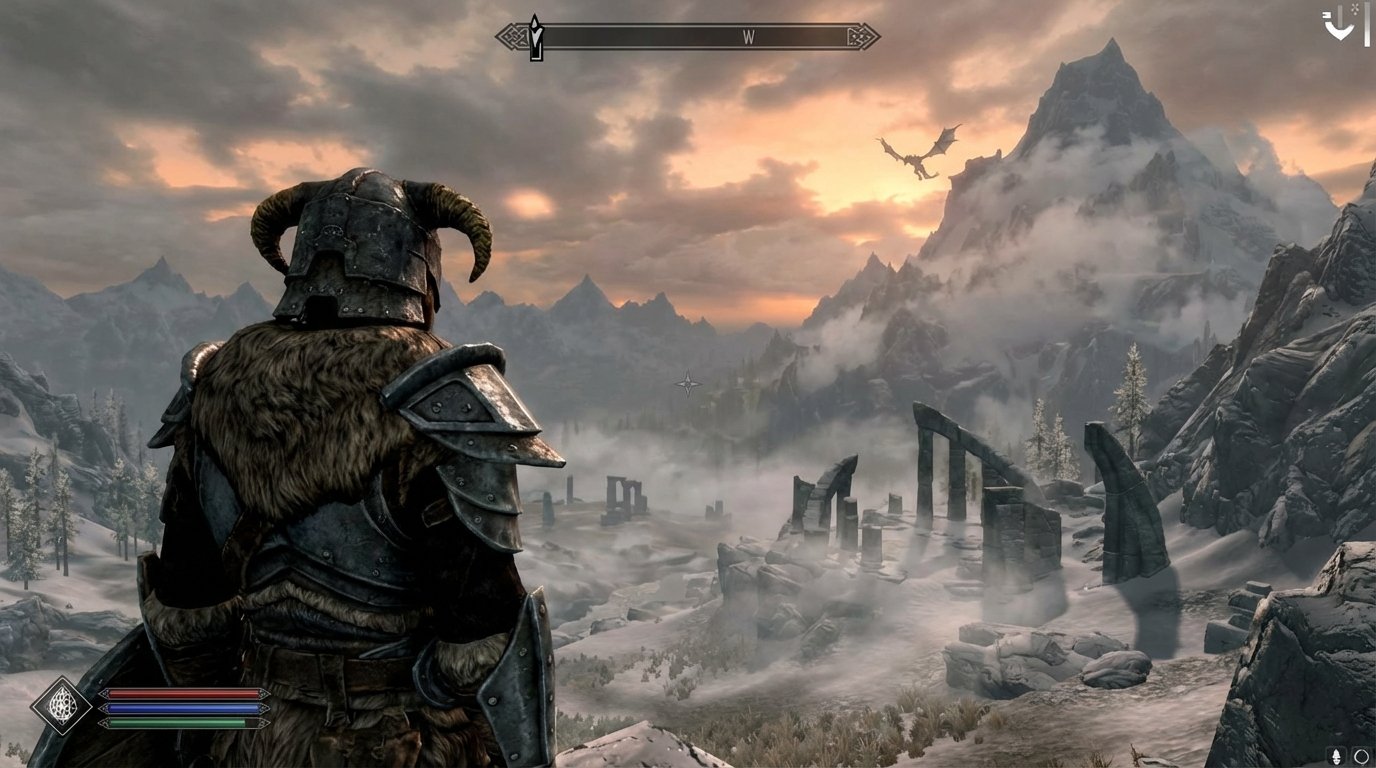Click the green stamina bar
Screen dimensions: 1376x768
coord(175,722)
